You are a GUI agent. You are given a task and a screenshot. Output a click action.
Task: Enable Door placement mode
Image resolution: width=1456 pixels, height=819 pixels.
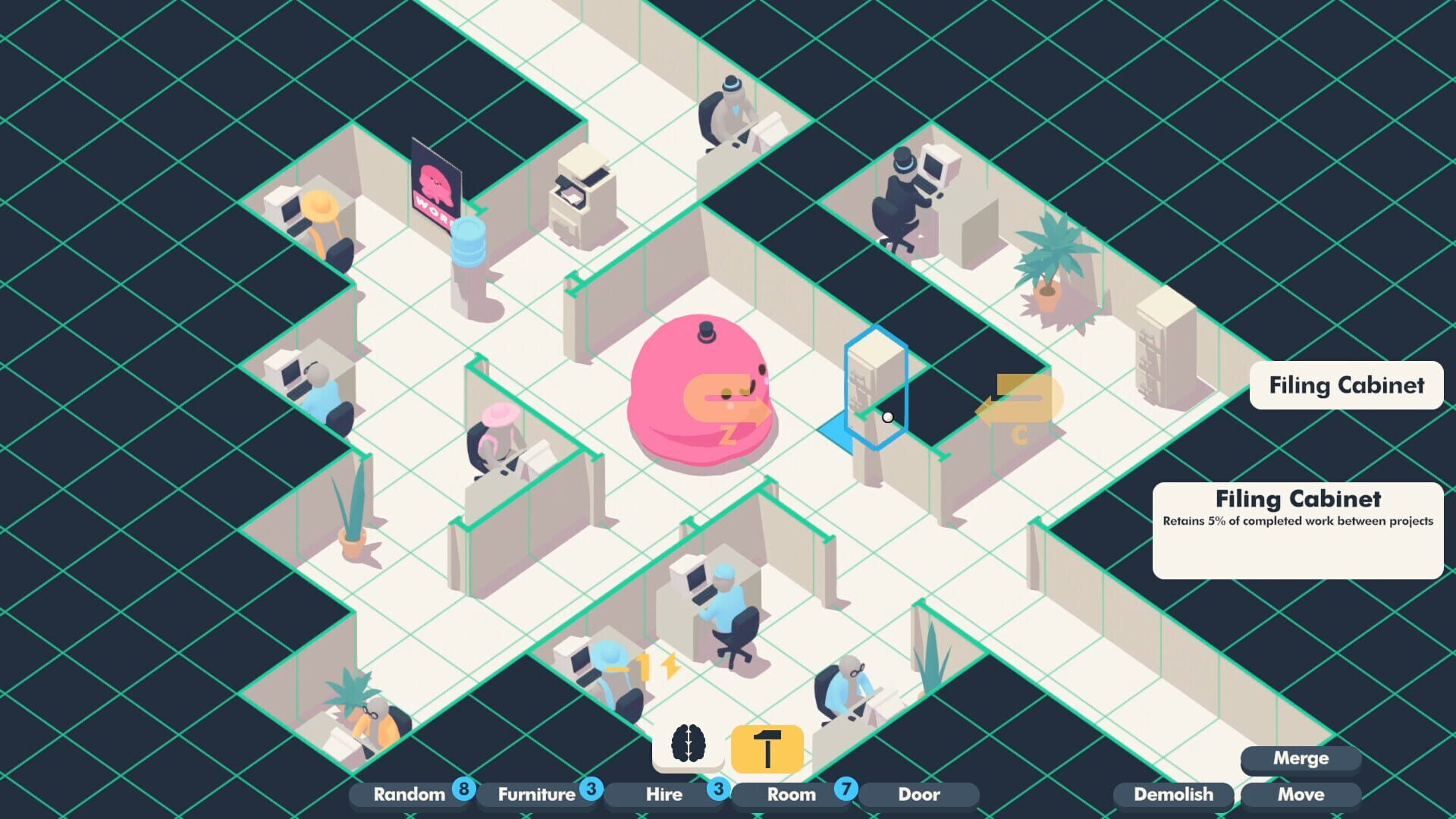click(x=919, y=795)
